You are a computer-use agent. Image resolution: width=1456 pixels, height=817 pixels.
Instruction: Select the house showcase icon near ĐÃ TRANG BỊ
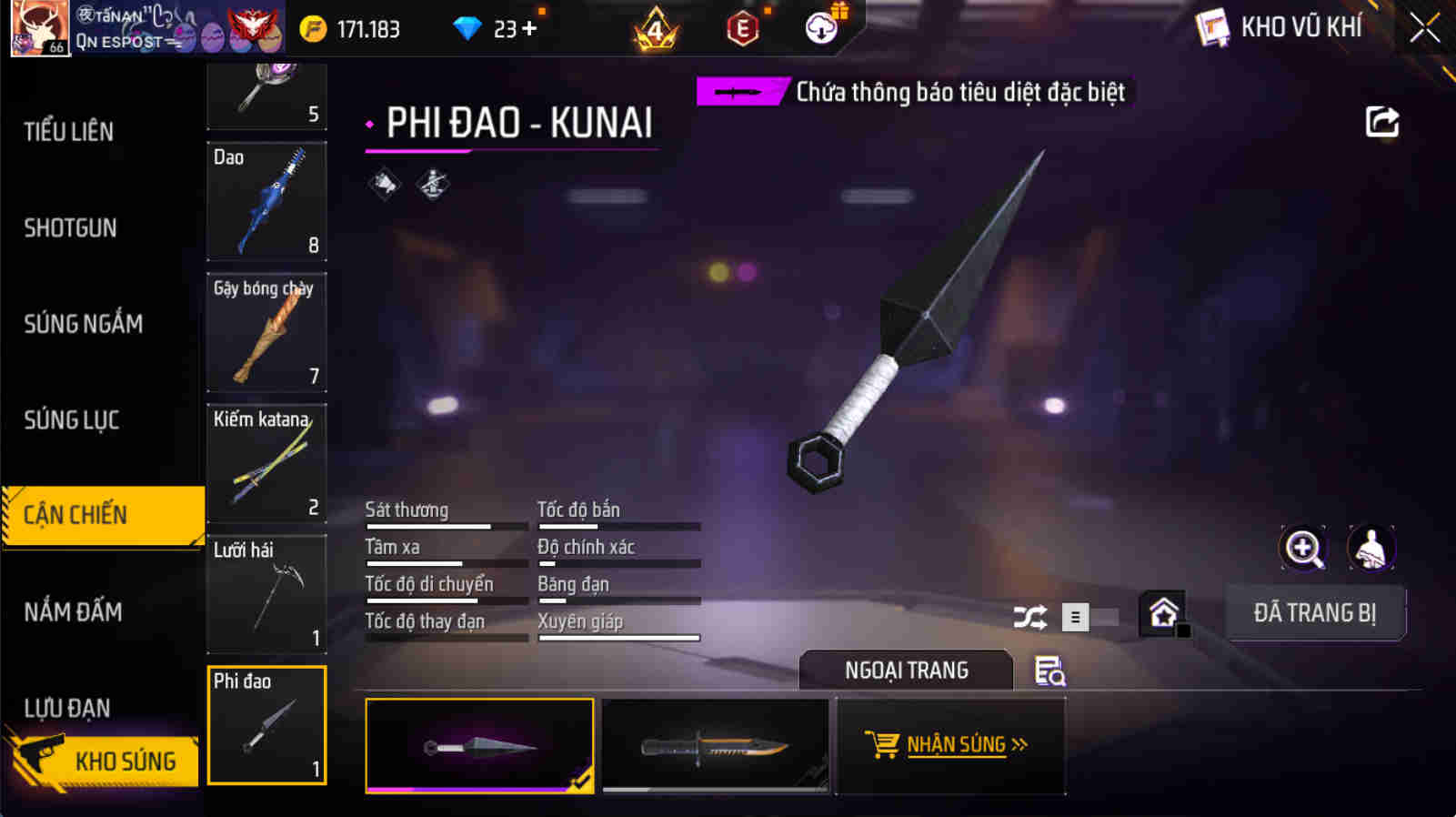click(1162, 612)
